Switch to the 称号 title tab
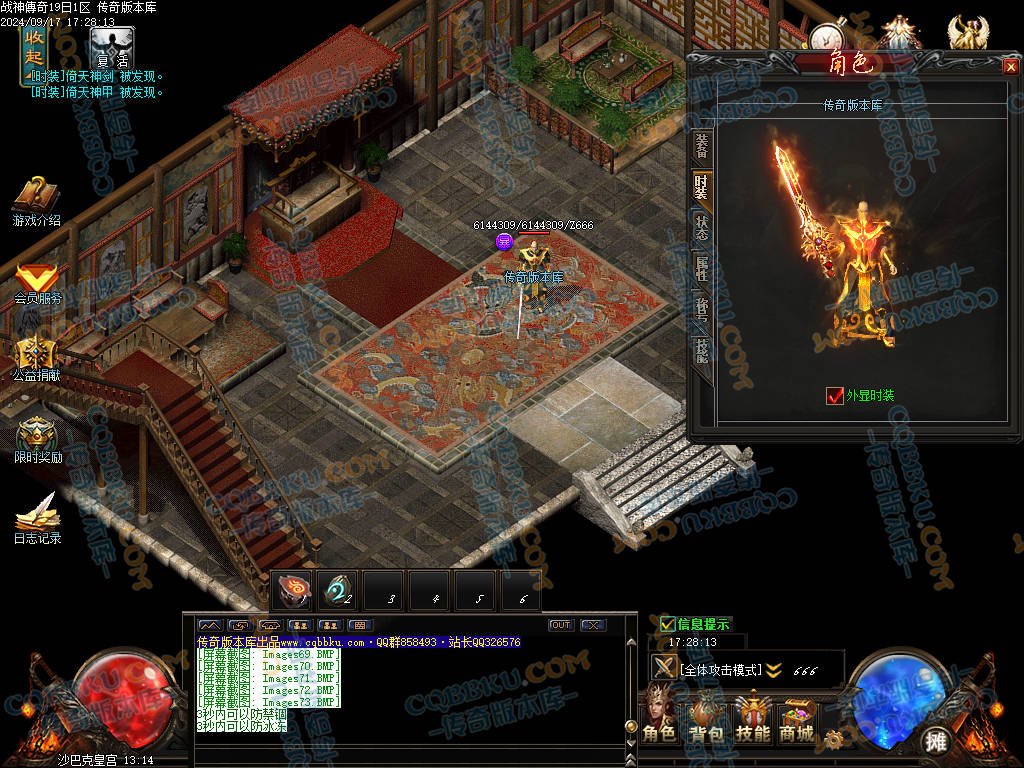Image resolution: width=1024 pixels, height=768 pixels. [702, 308]
